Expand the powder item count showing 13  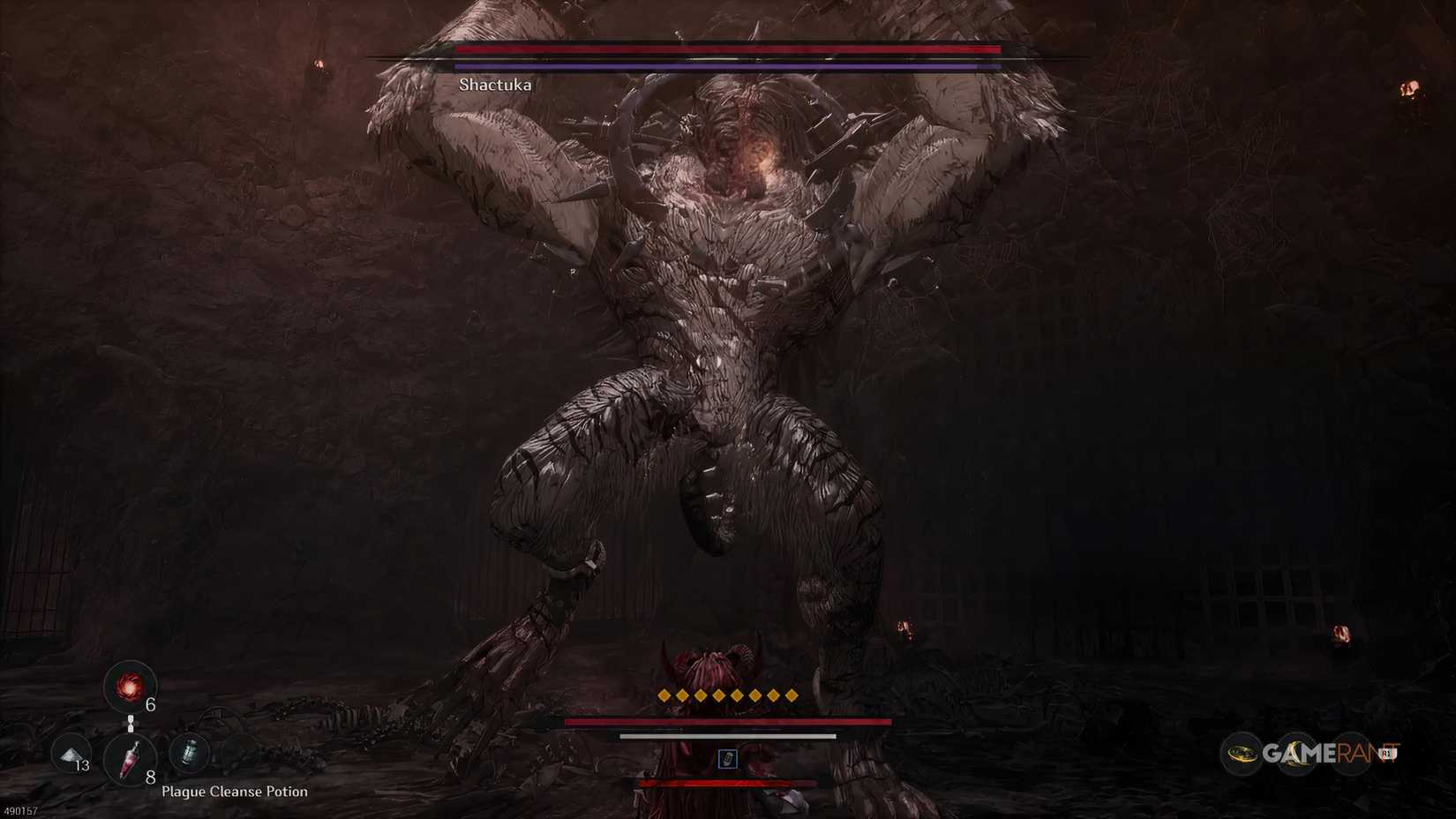point(82,766)
